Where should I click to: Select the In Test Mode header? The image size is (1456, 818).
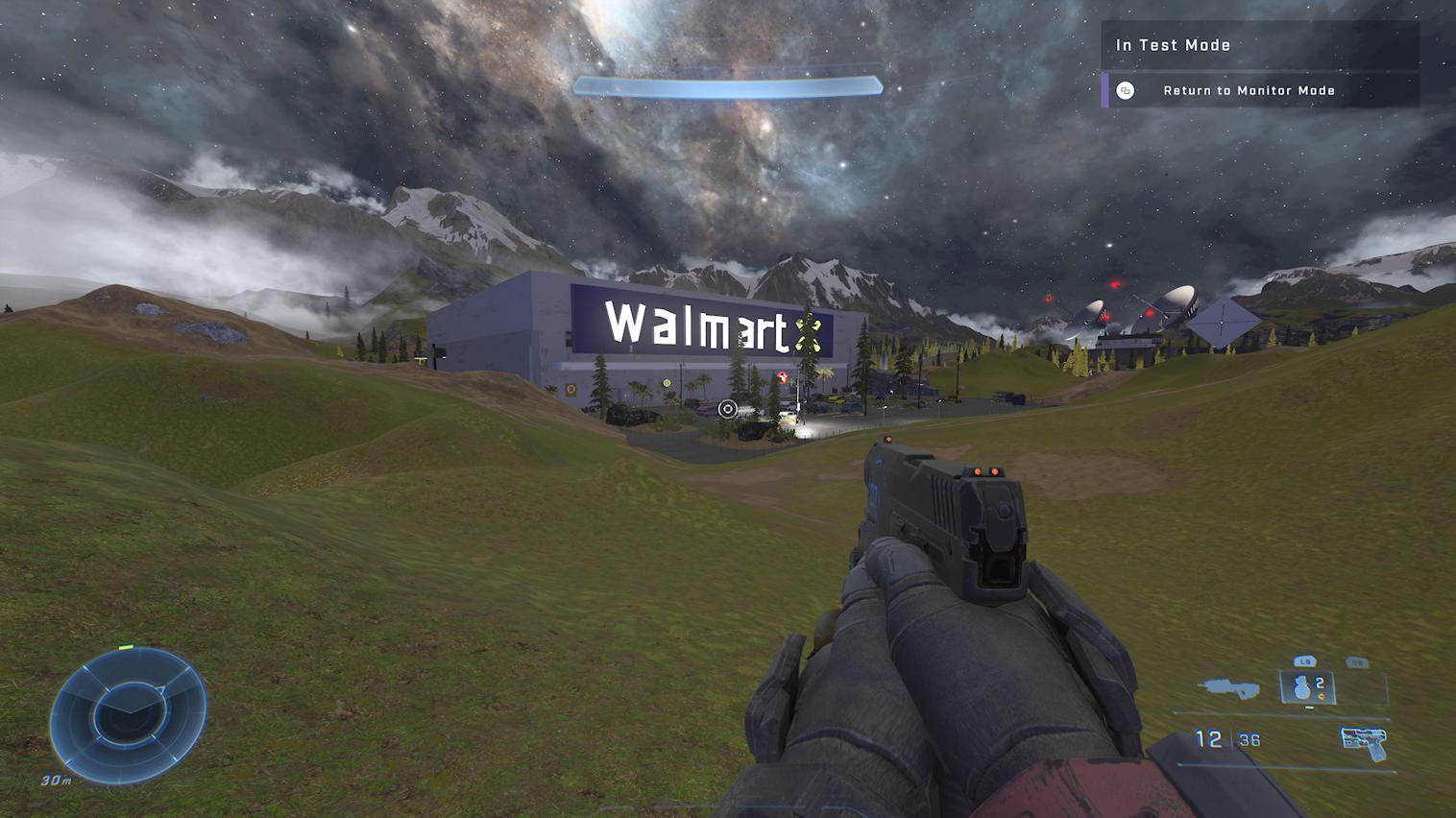(1173, 45)
